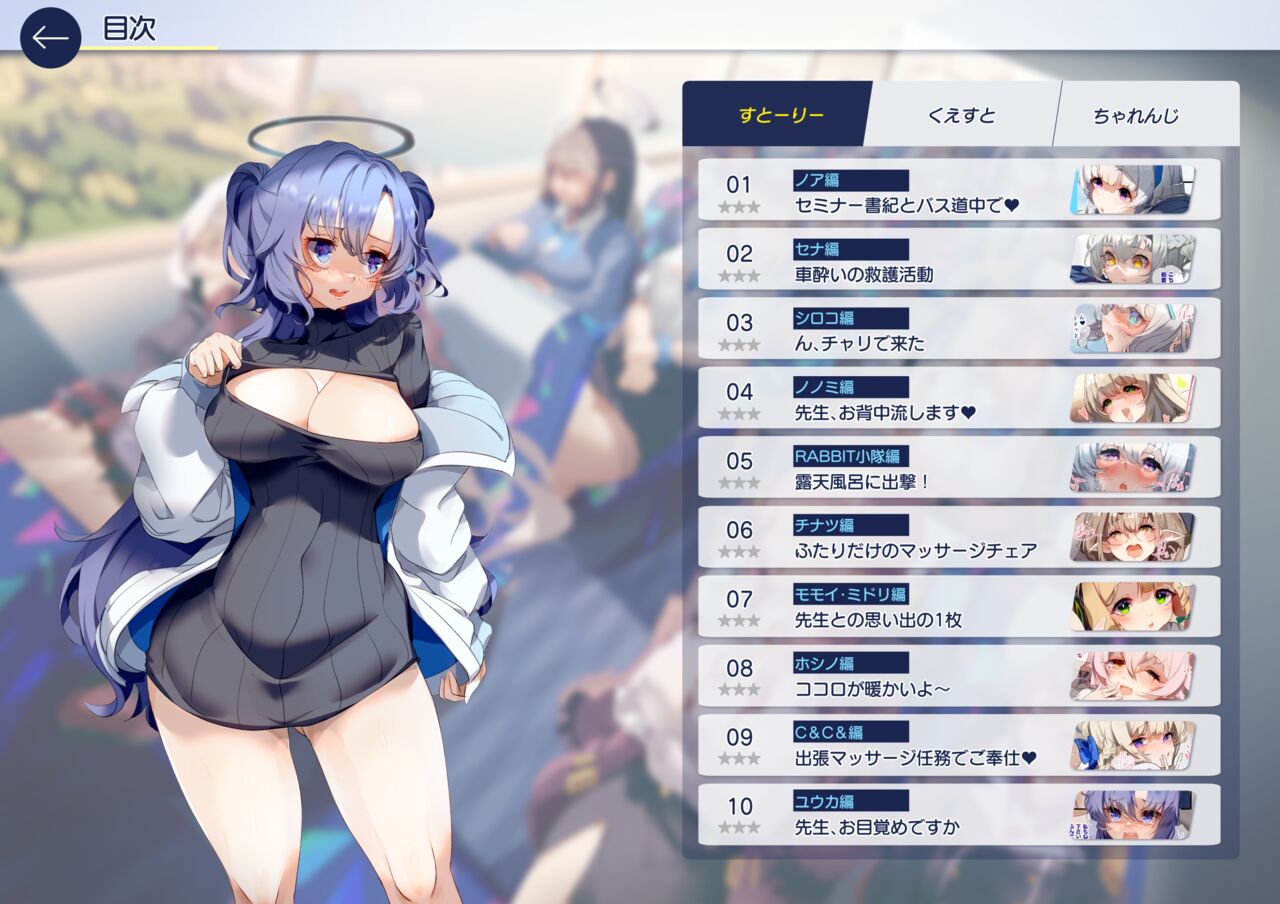Image resolution: width=1280 pixels, height=904 pixels.
Task: Open the くえすと tab
Action: [960, 114]
